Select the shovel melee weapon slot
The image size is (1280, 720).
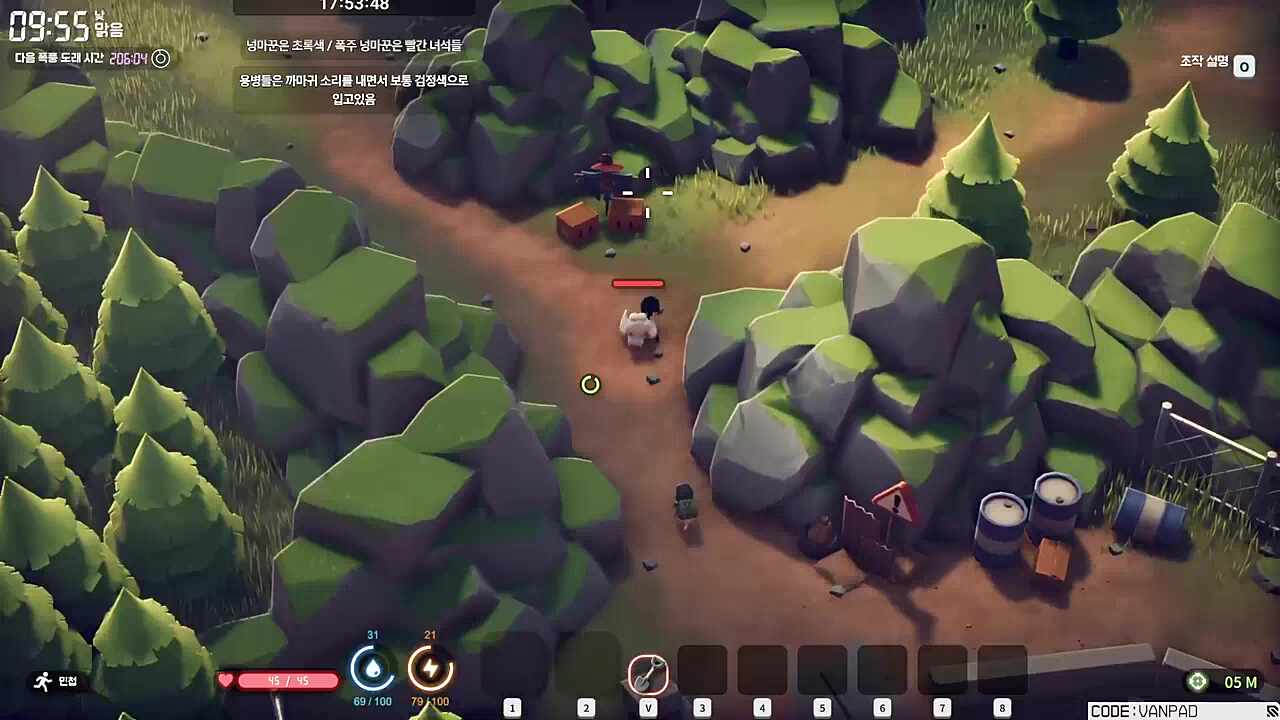(648, 674)
